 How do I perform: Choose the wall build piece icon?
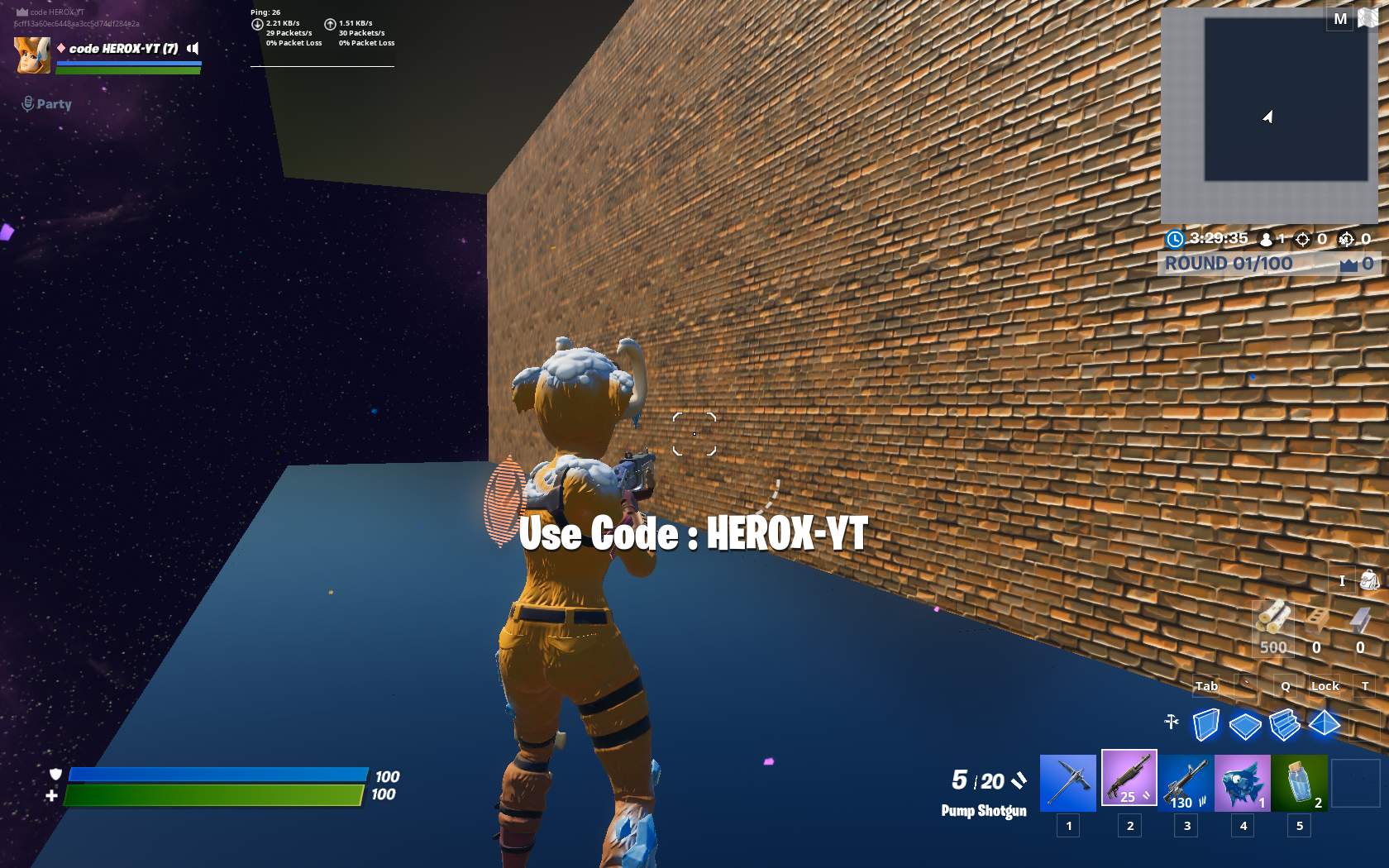click(x=1207, y=725)
